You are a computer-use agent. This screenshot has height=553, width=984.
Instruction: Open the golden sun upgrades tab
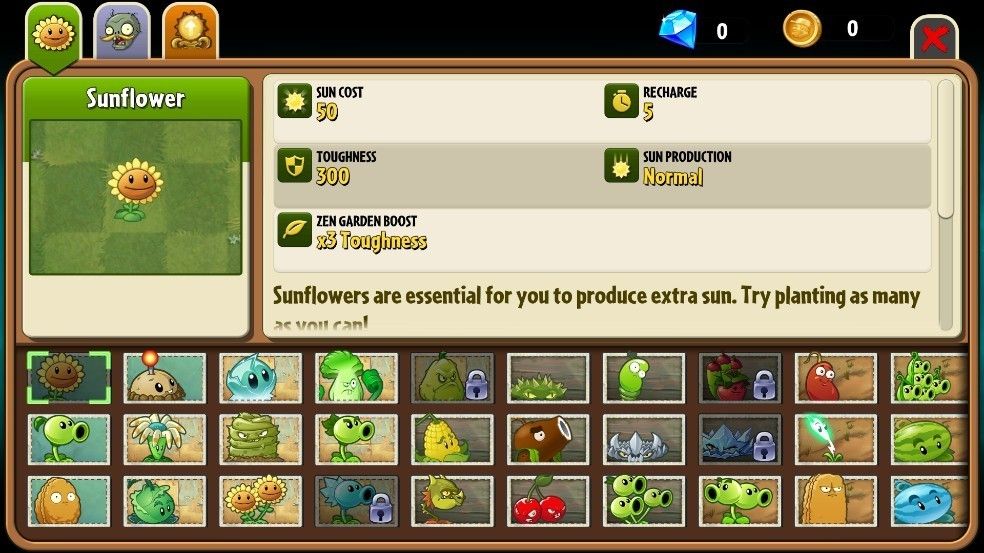(x=191, y=32)
